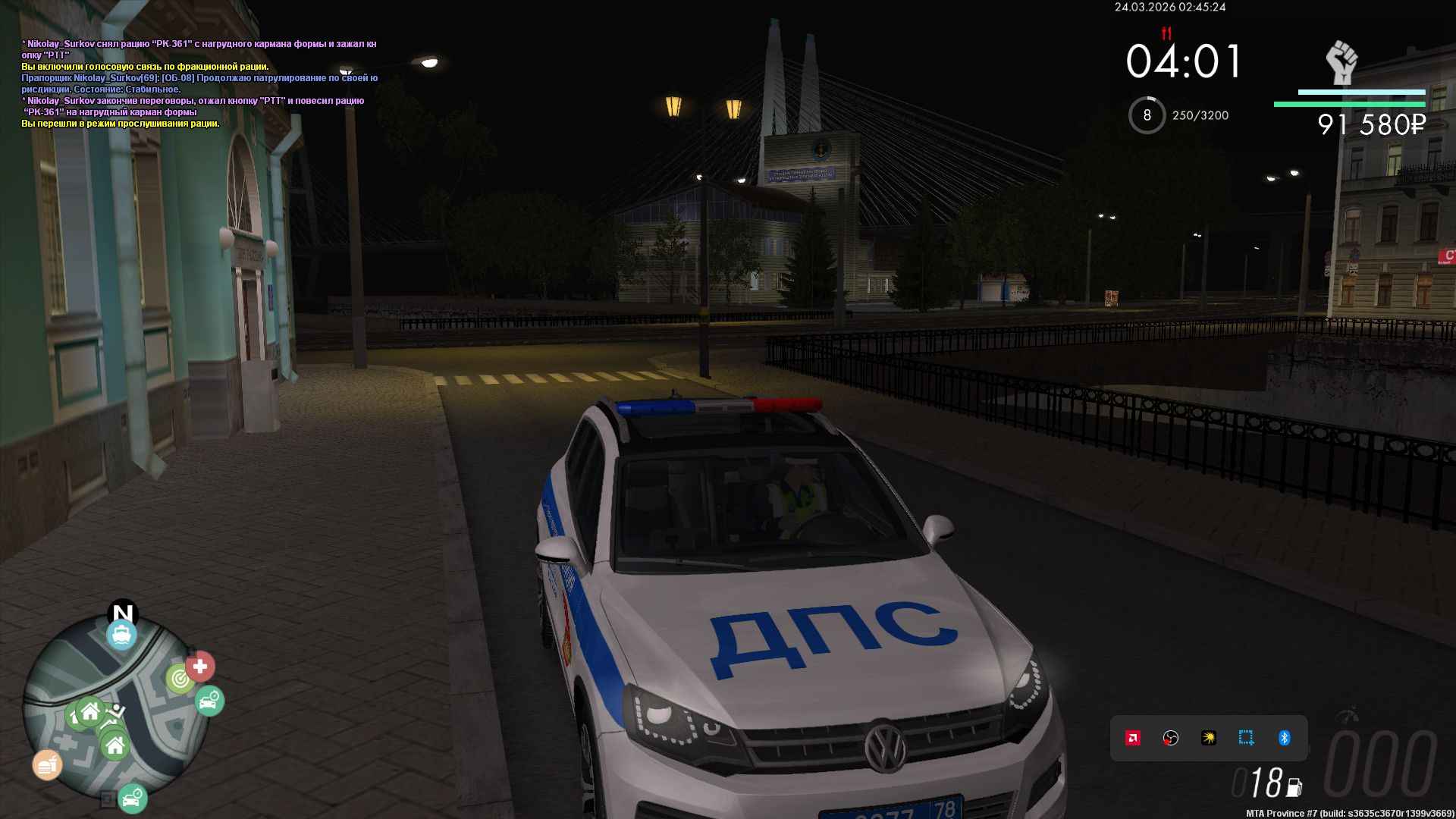Click the Bluetooth tray icon
The image size is (1456, 819).
coord(1285,738)
